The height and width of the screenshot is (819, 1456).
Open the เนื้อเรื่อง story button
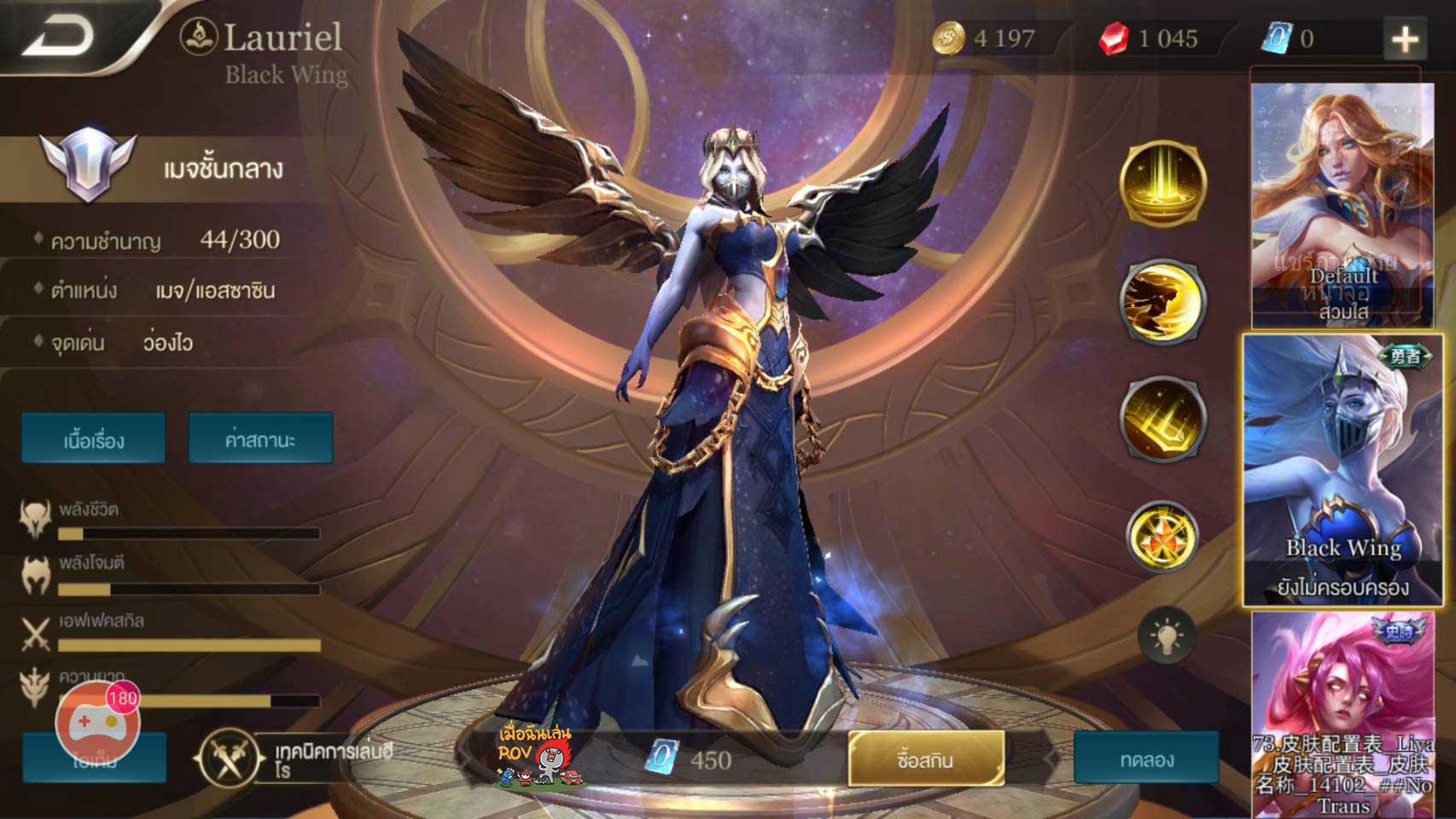(x=94, y=439)
